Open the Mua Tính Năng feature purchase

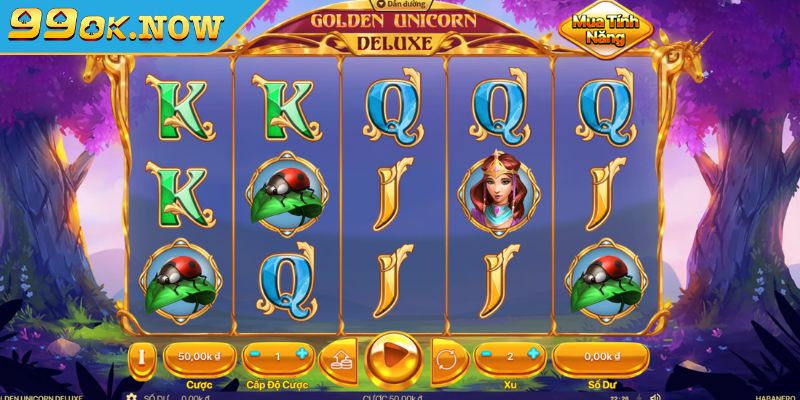tap(606, 31)
